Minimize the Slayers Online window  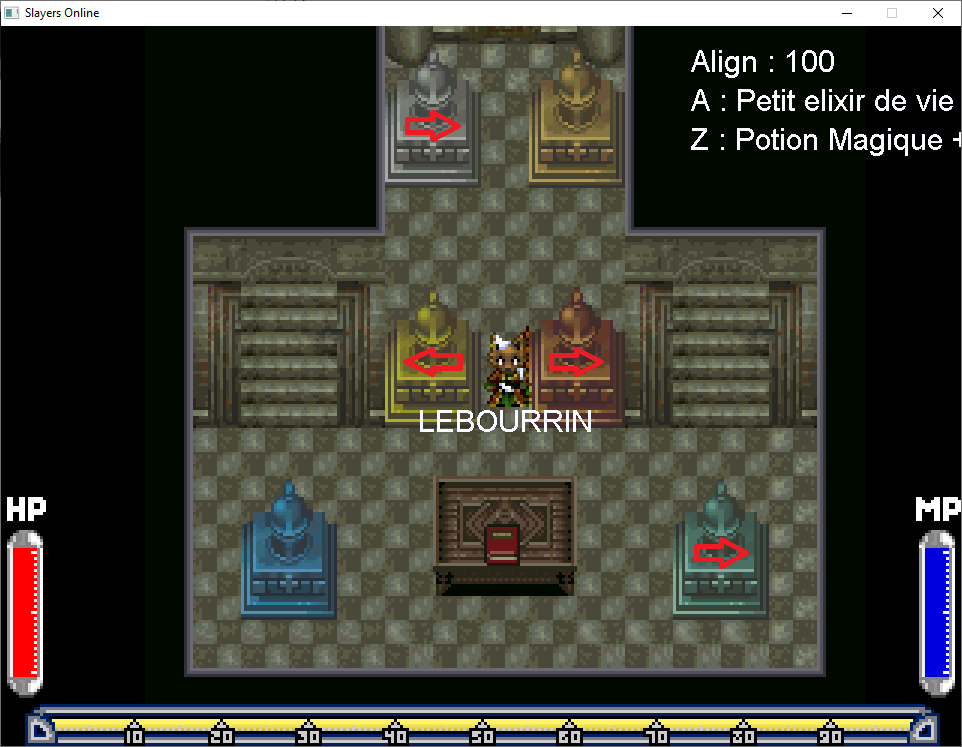coord(846,13)
